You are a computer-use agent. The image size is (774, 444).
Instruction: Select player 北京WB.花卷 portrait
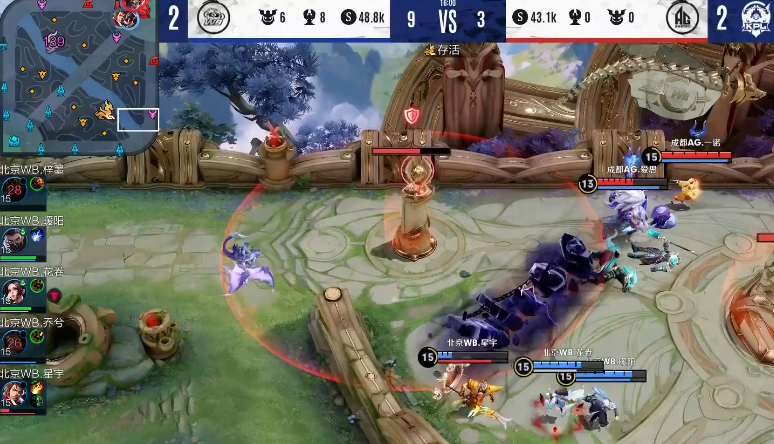coord(15,292)
